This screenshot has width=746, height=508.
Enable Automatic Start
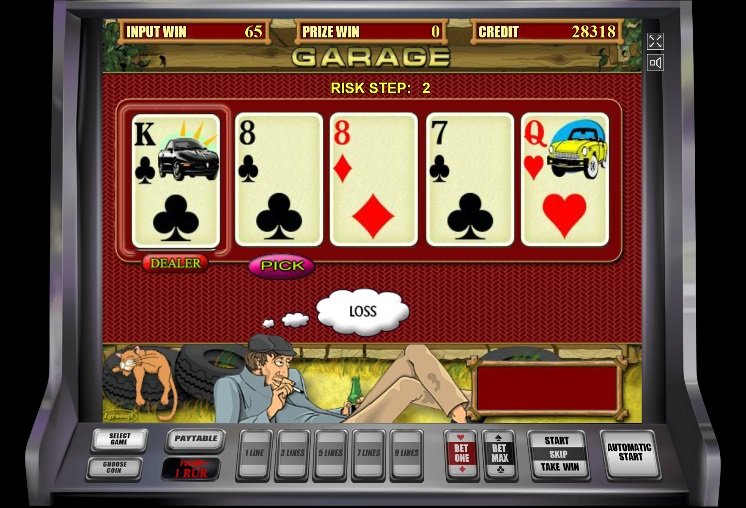[x=629, y=454]
